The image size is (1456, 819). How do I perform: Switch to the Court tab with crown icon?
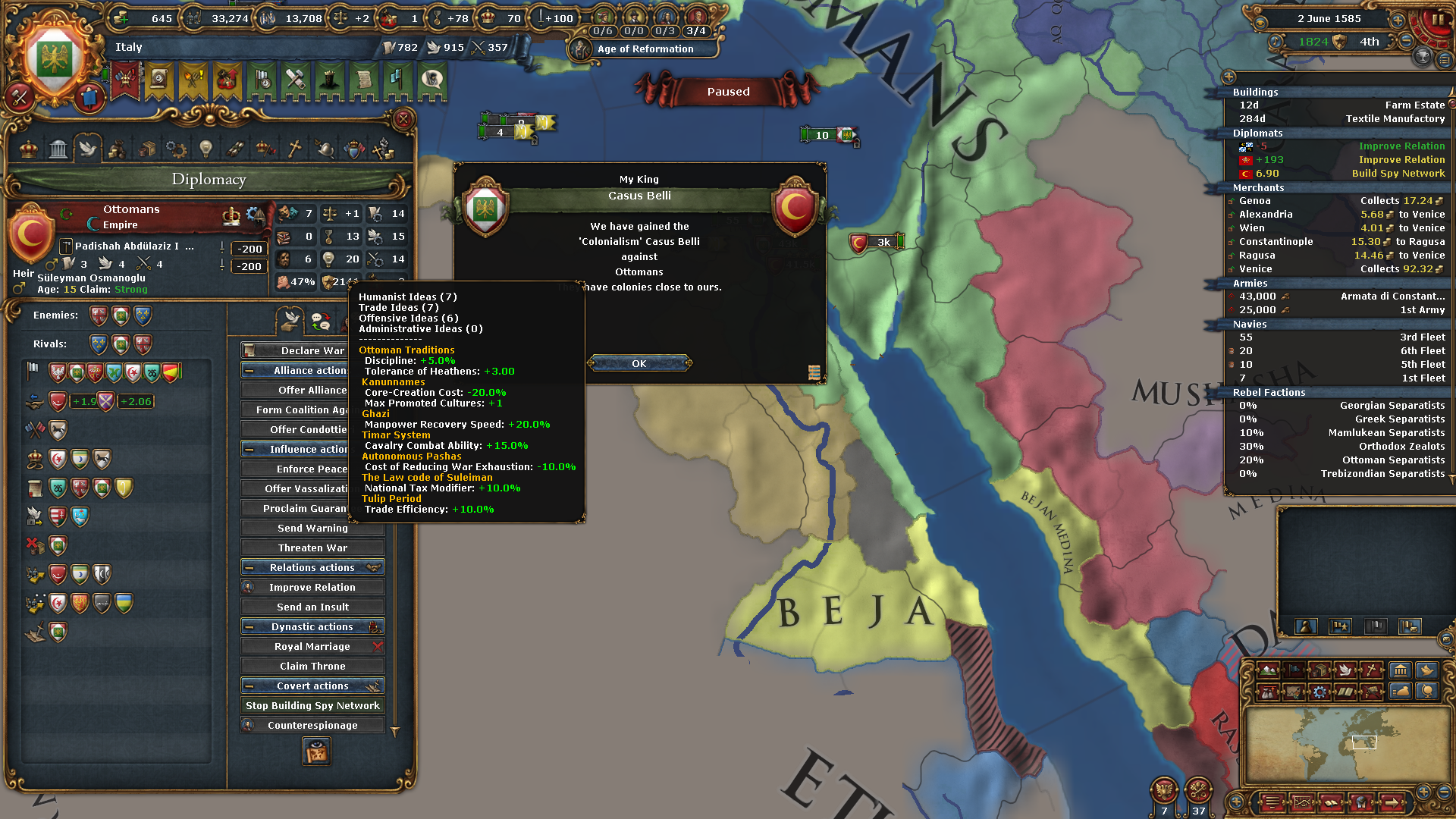(30, 149)
